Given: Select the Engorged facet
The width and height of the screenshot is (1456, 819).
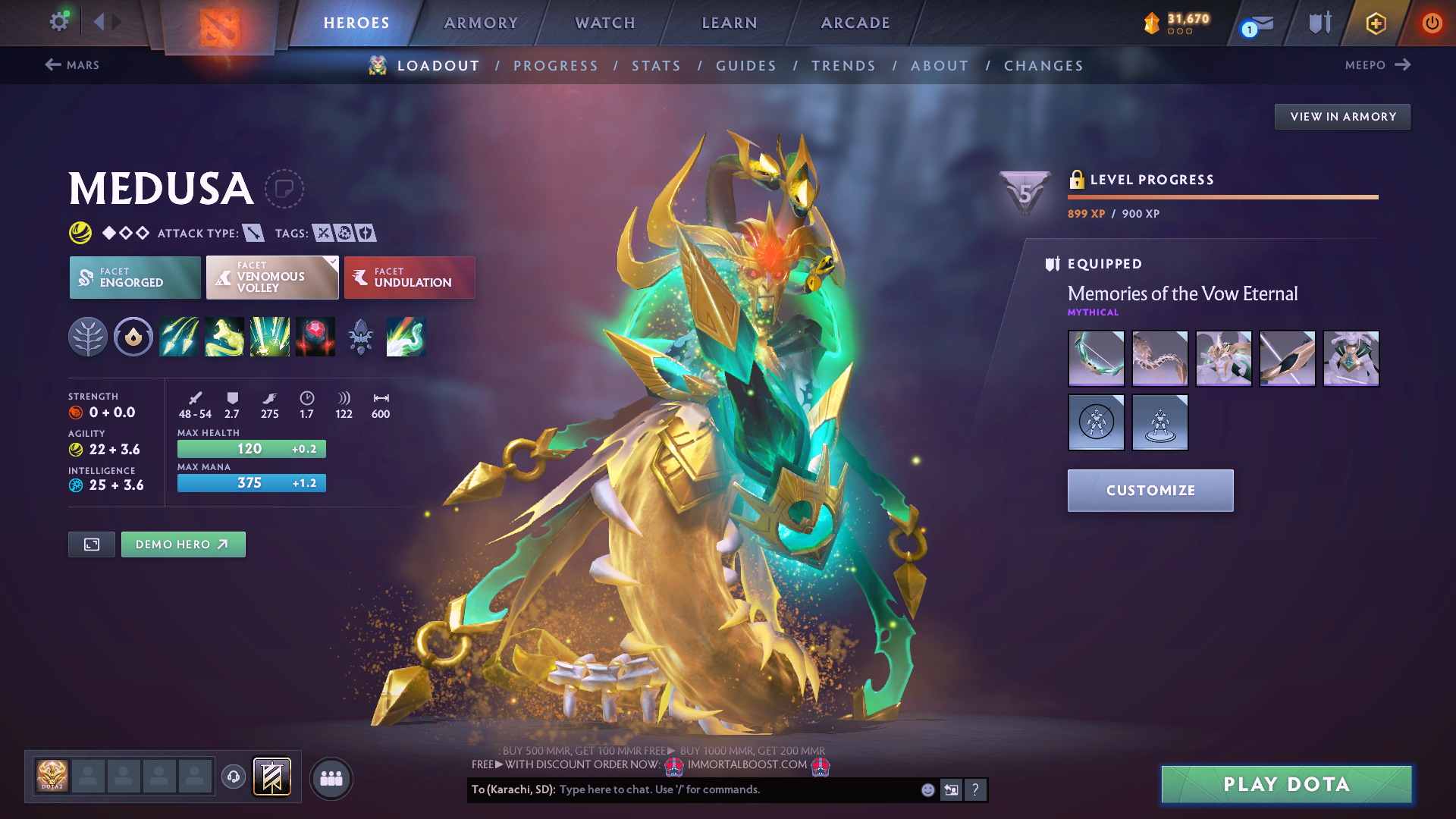Looking at the screenshot, I should 135,278.
